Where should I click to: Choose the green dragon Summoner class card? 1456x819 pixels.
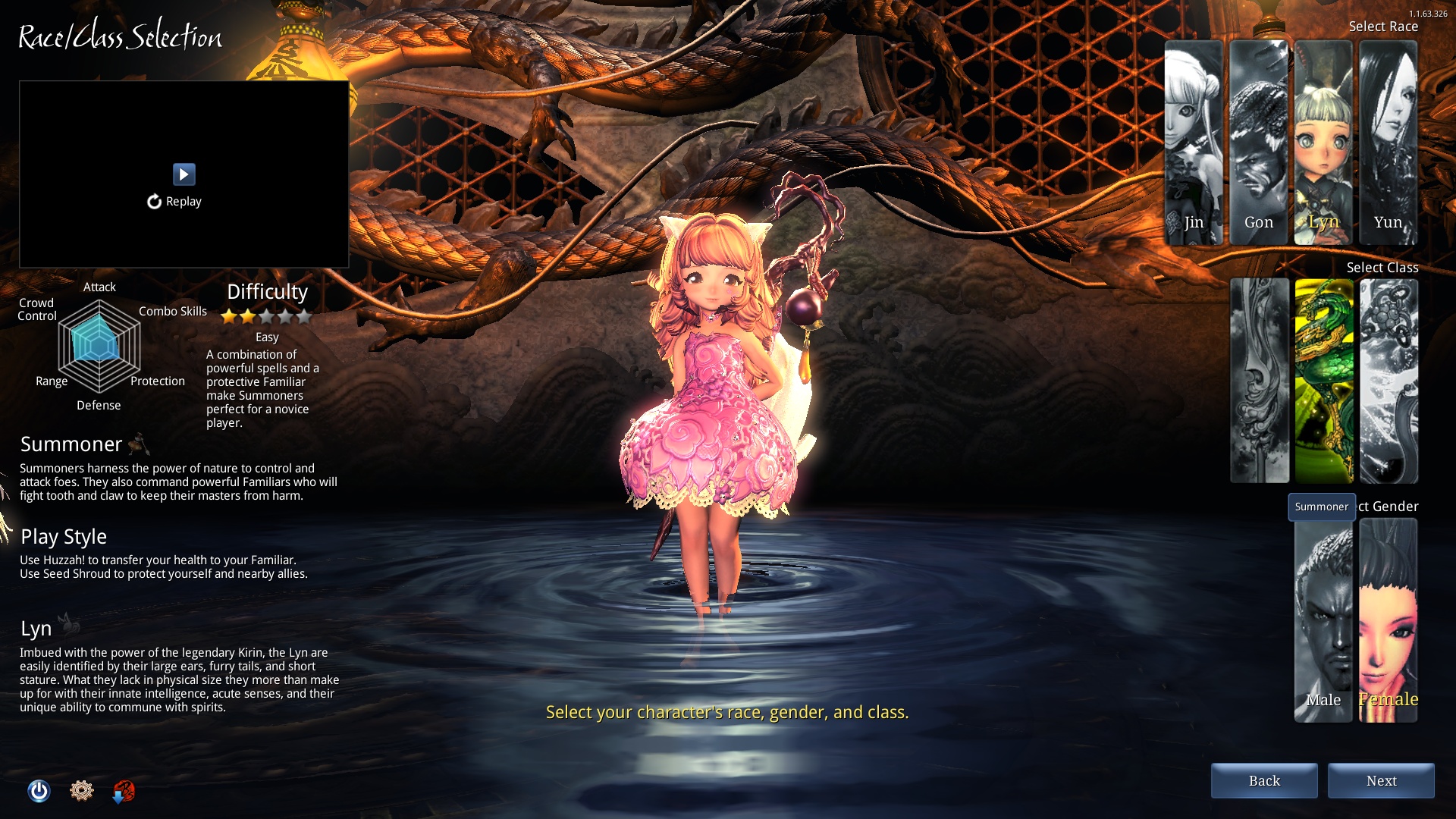[1324, 381]
